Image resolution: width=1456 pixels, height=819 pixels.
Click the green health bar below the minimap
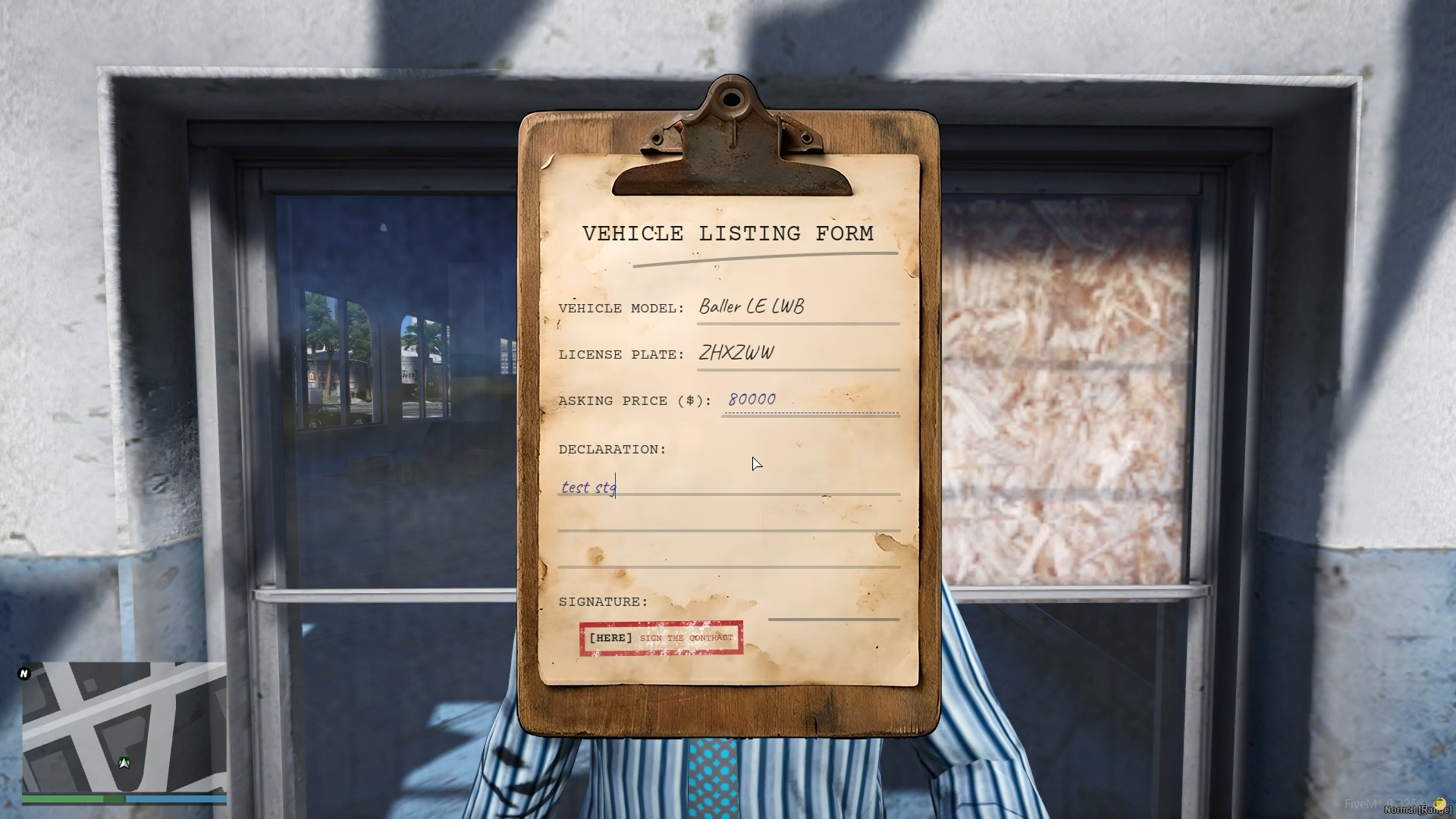coord(72,799)
